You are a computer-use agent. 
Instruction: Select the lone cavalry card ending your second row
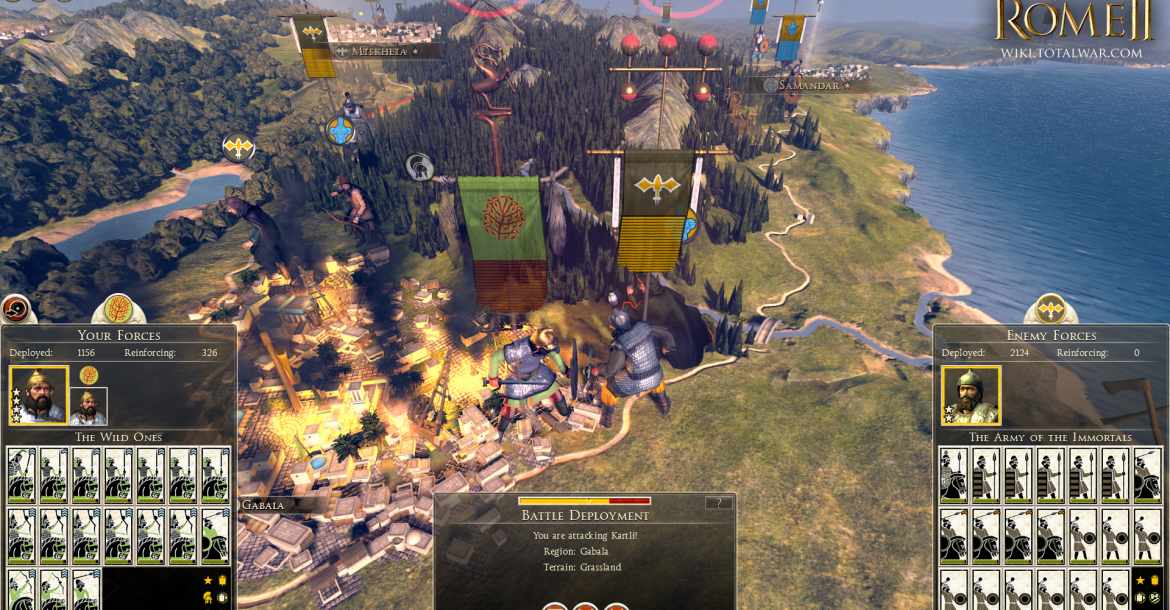click(x=215, y=536)
